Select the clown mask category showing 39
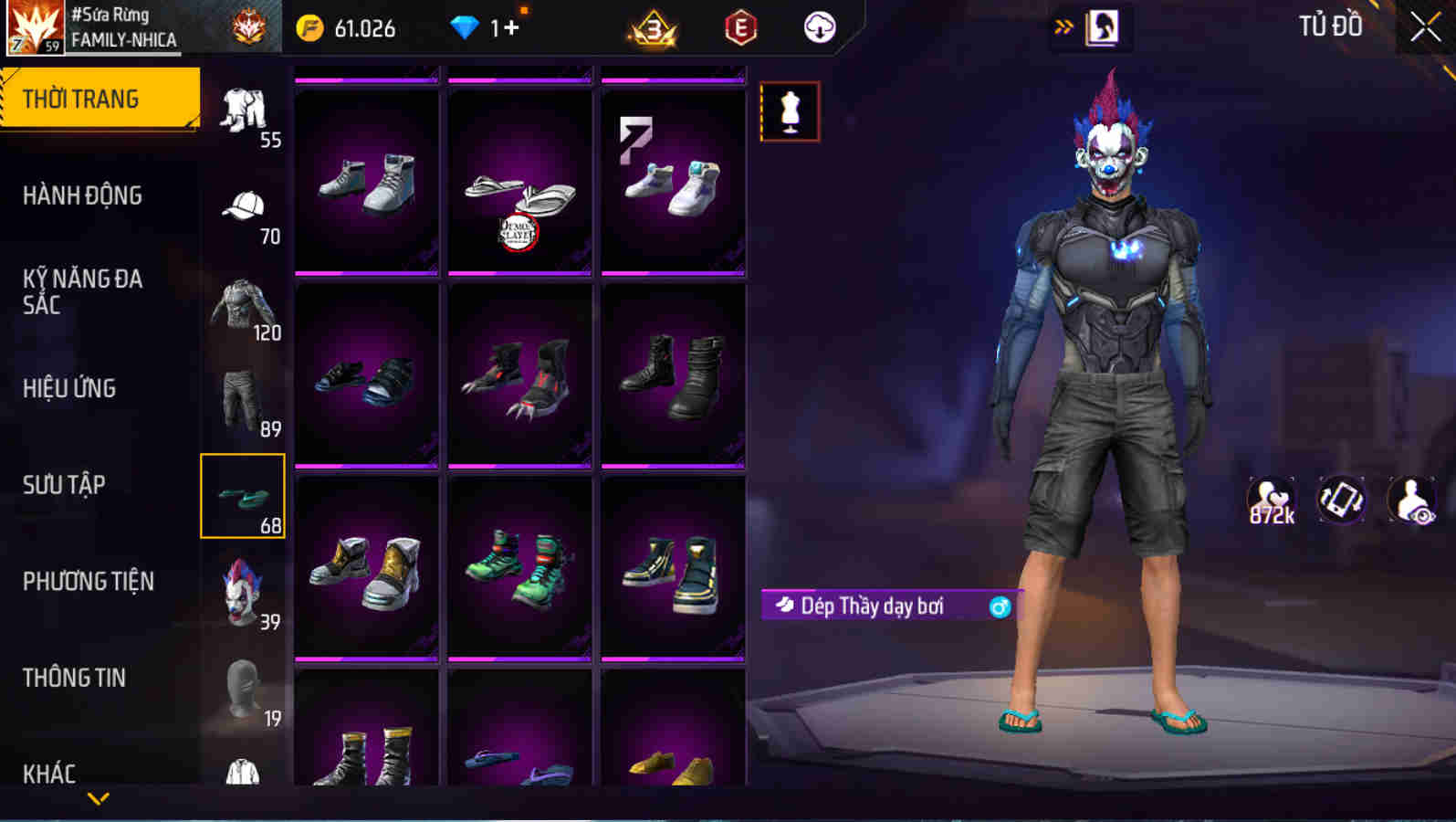Image resolution: width=1456 pixels, height=822 pixels. click(243, 594)
